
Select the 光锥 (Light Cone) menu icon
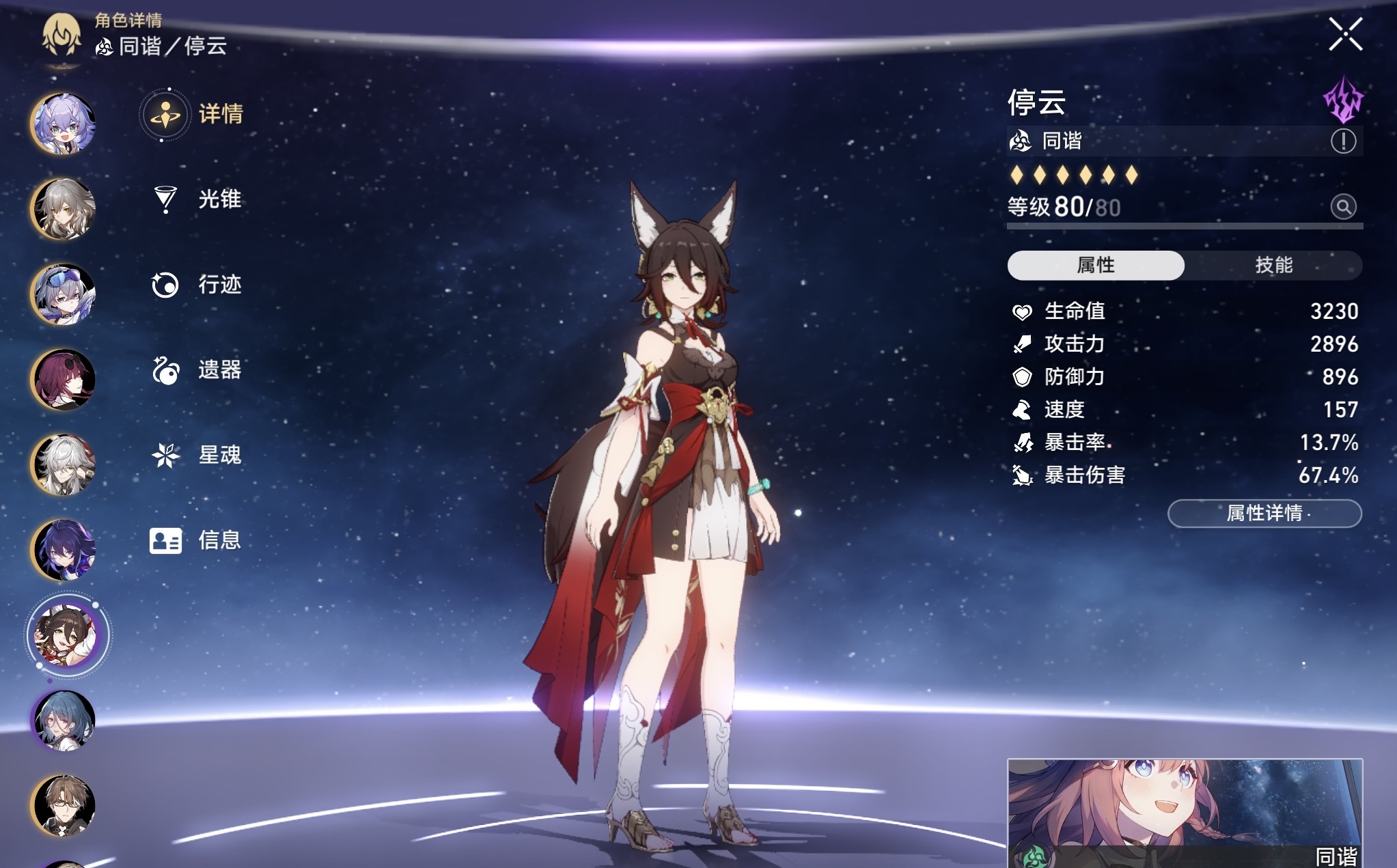click(x=164, y=199)
